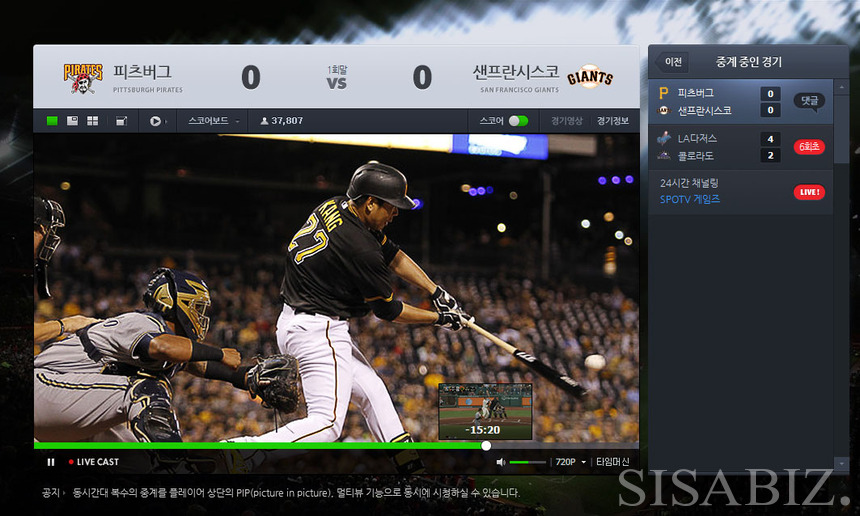Go back with the 이전 button

tap(673, 62)
